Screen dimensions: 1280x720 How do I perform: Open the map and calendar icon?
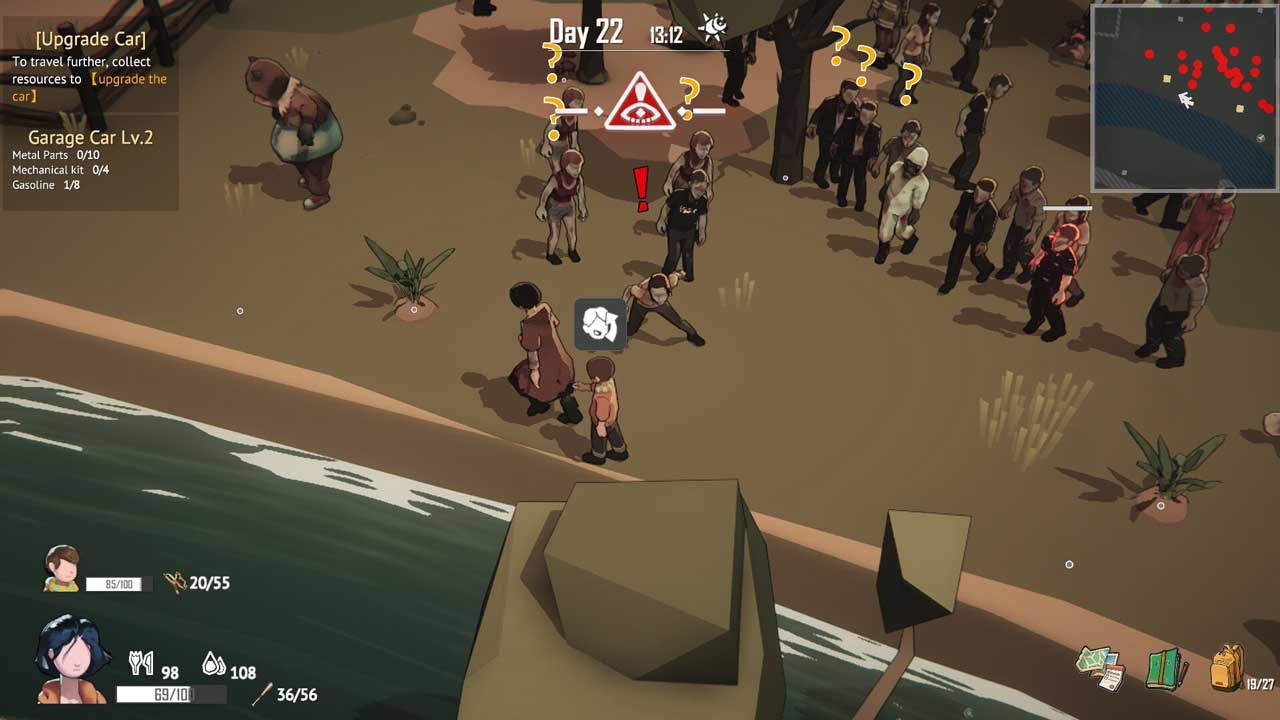(1101, 668)
